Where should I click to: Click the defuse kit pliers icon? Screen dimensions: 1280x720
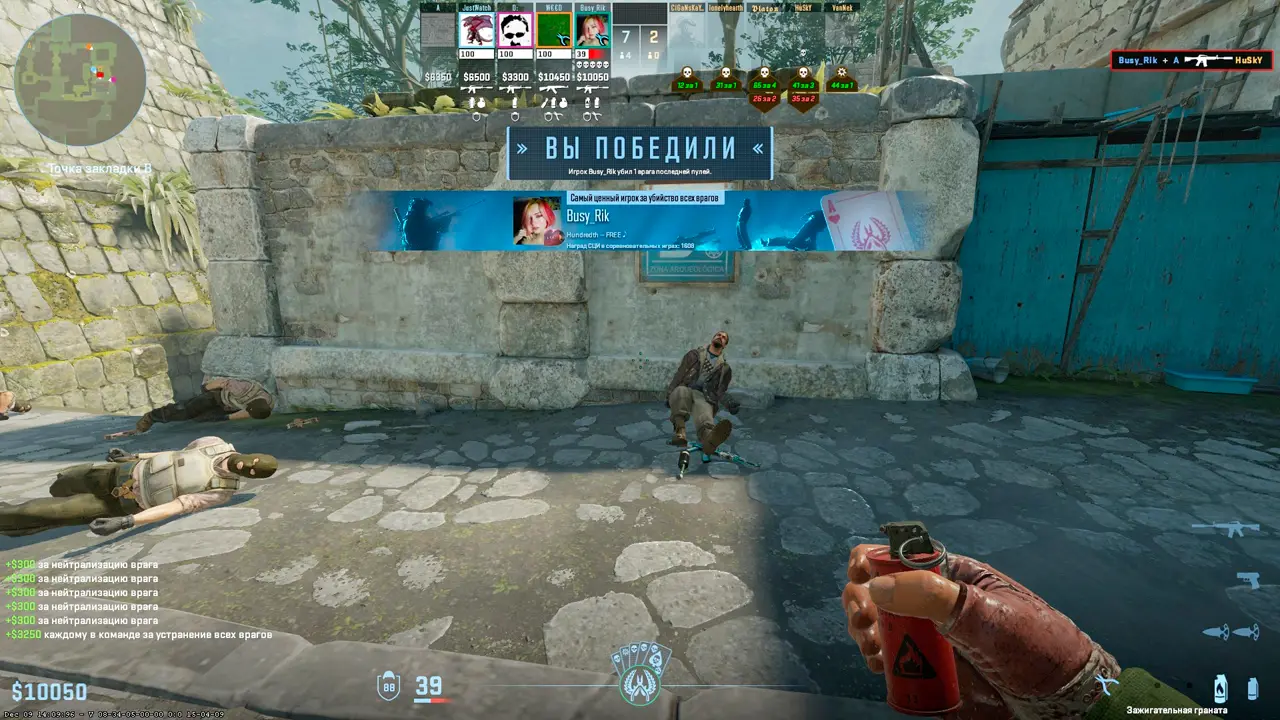click(1107, 684)
